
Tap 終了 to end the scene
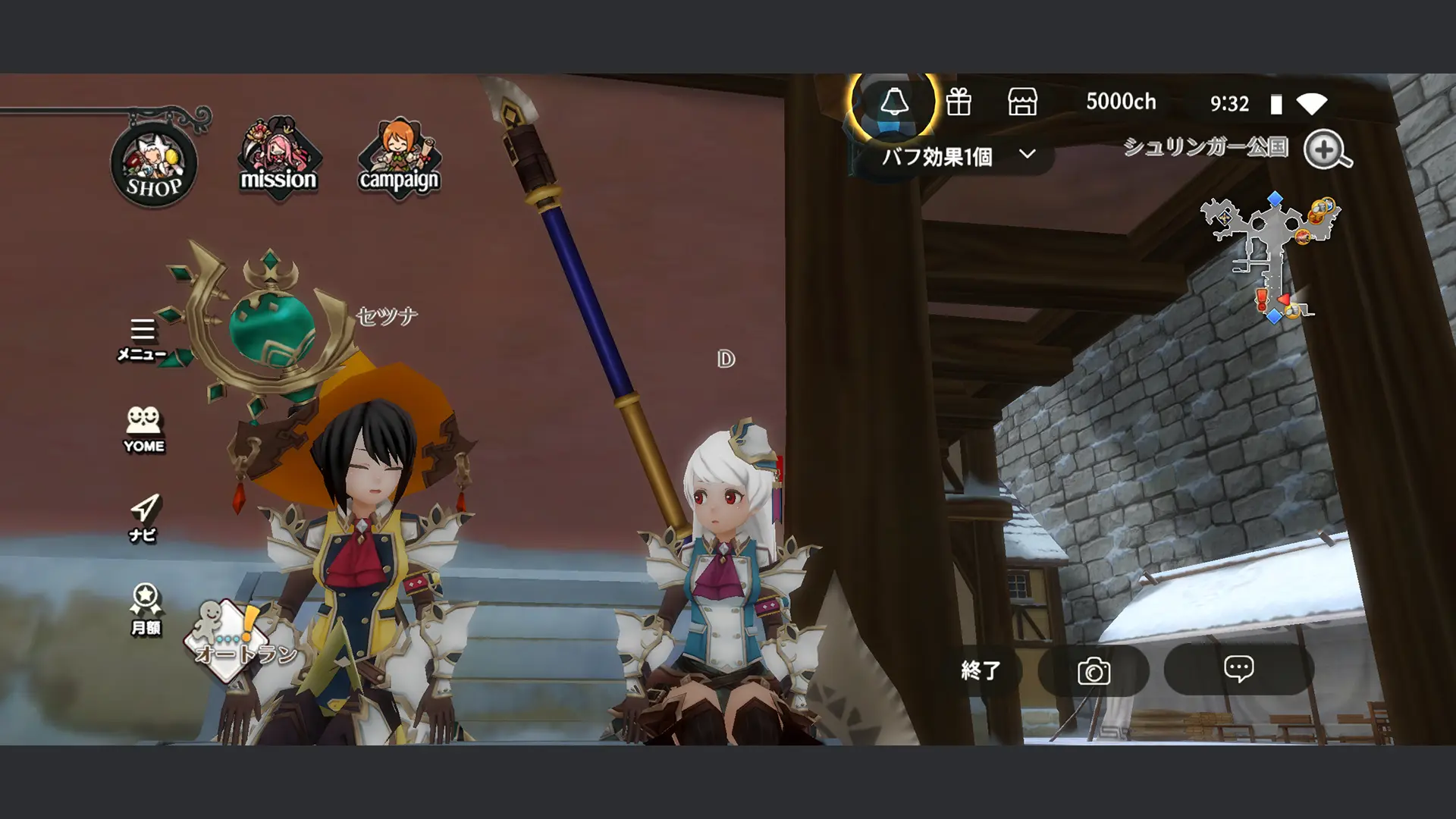pyautogui.click(x=982, y=670)
